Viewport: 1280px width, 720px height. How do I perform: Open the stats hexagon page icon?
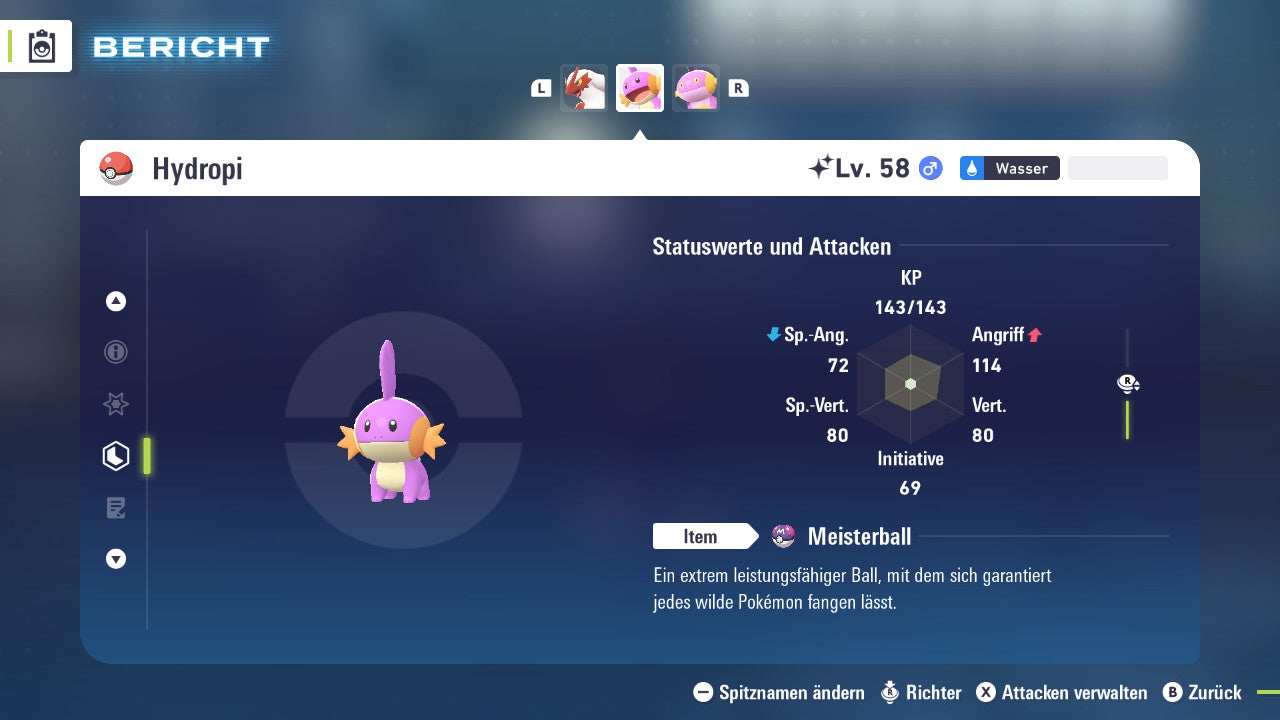coord(115,455)
